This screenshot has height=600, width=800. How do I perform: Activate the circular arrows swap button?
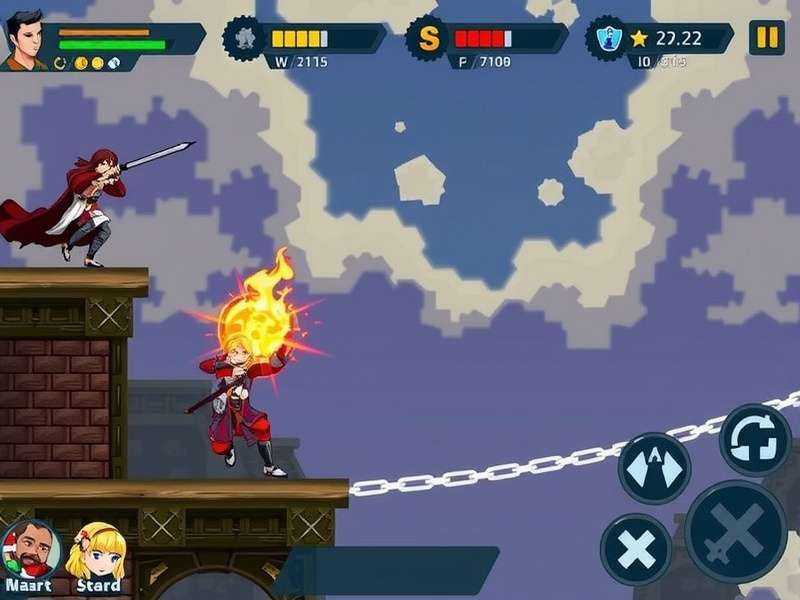tap(755, 439)
